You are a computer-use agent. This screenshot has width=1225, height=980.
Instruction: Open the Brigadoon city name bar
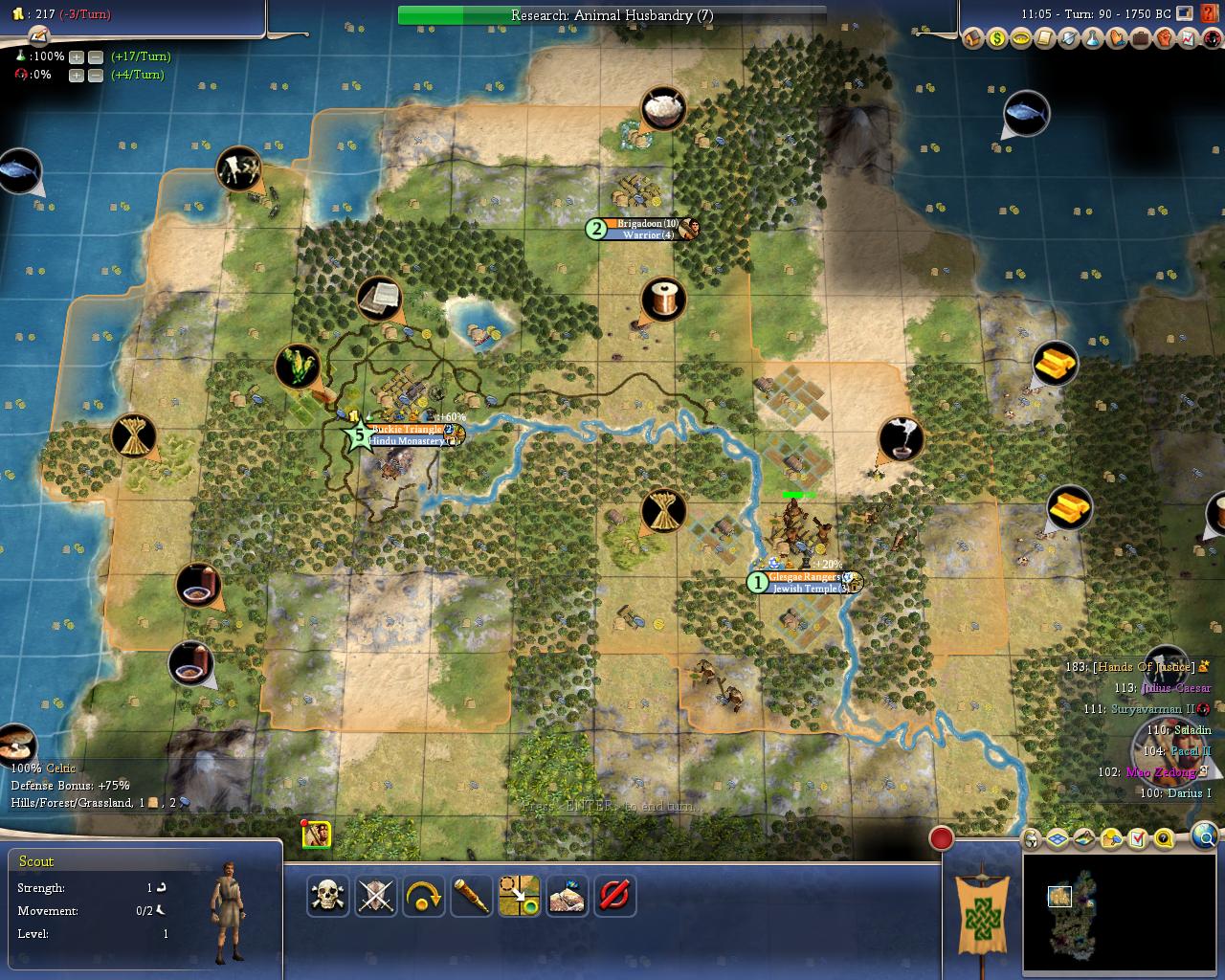647,224
